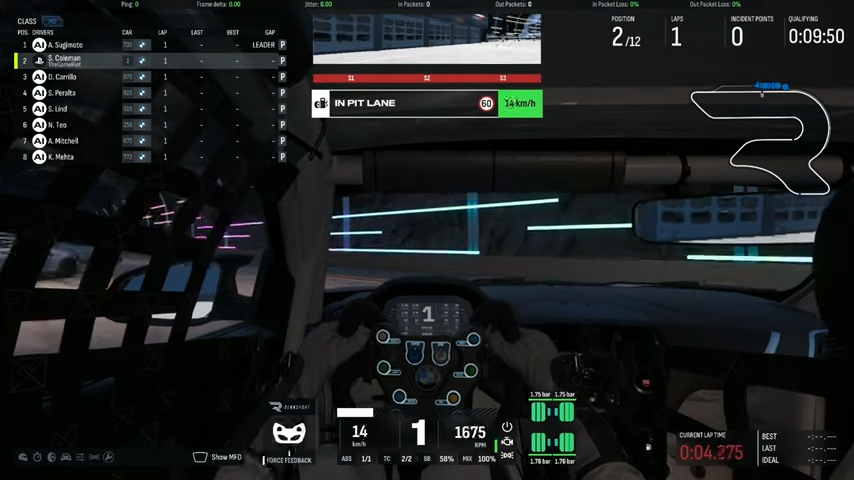Viewport: 854px width, 480px height.
Task: Click the helmet icon in bottom toolbar
Action: click(x=23, y=457)
